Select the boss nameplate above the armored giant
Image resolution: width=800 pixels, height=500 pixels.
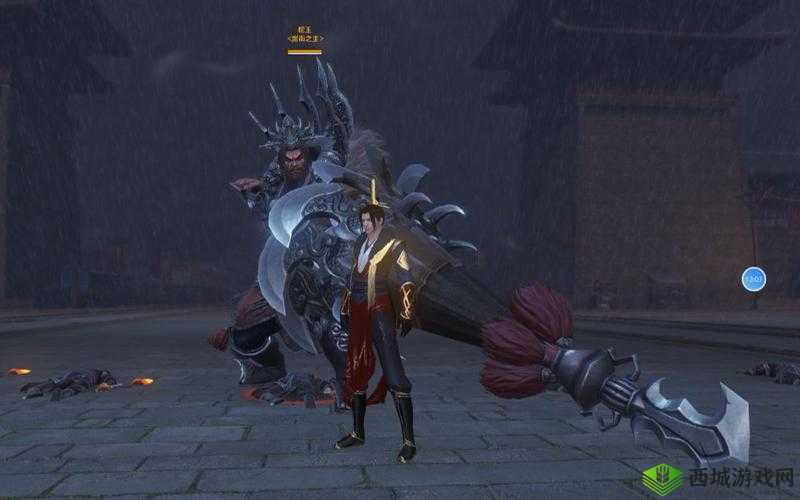coord(305,39)
